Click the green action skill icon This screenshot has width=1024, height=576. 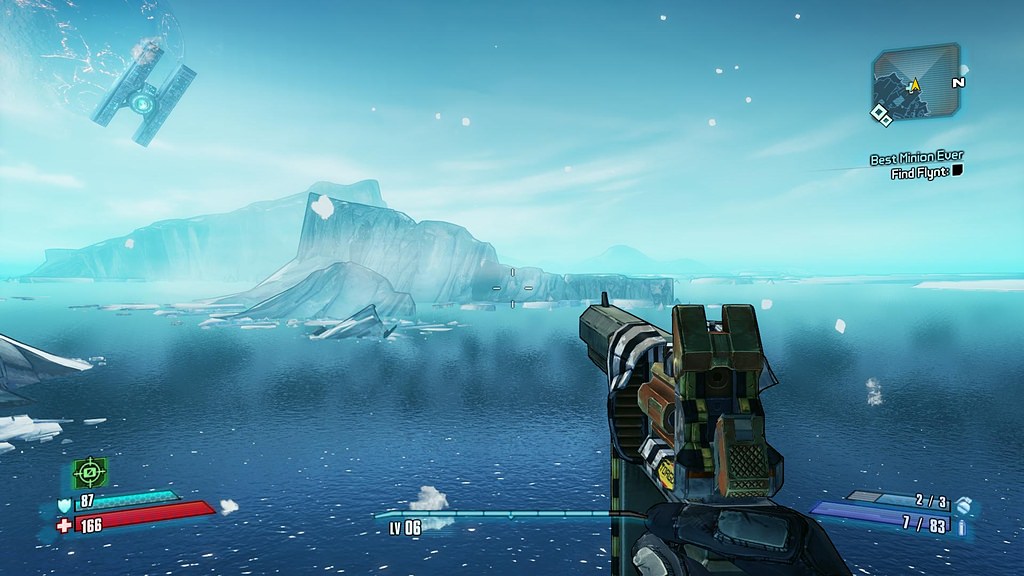click(90, 472)
